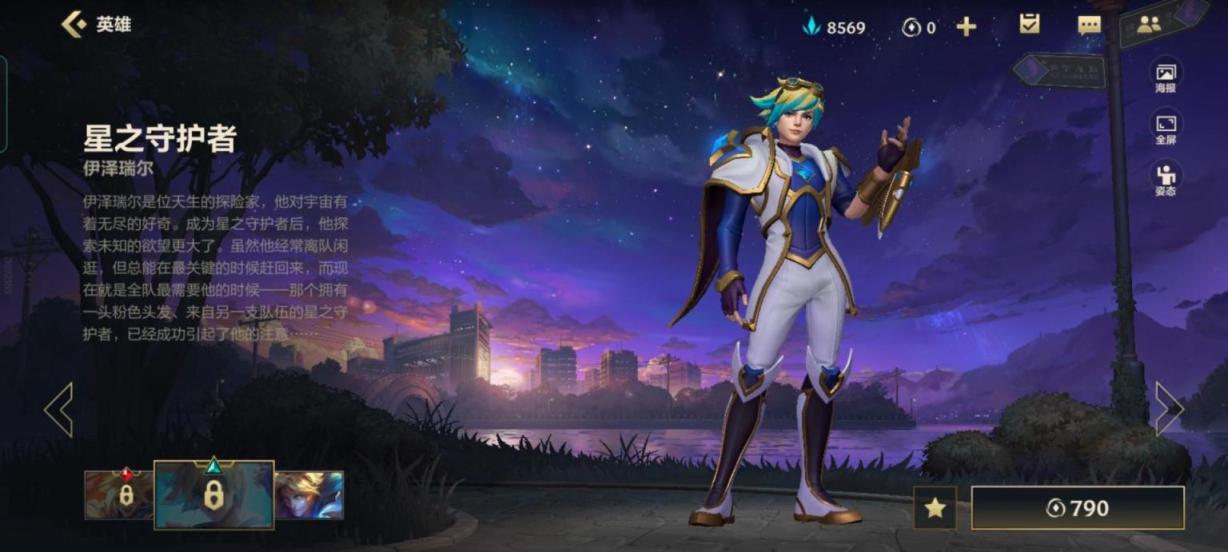1228x552 pixels.
Task: Add more currency with the plus button
Action: pos(966,27)
